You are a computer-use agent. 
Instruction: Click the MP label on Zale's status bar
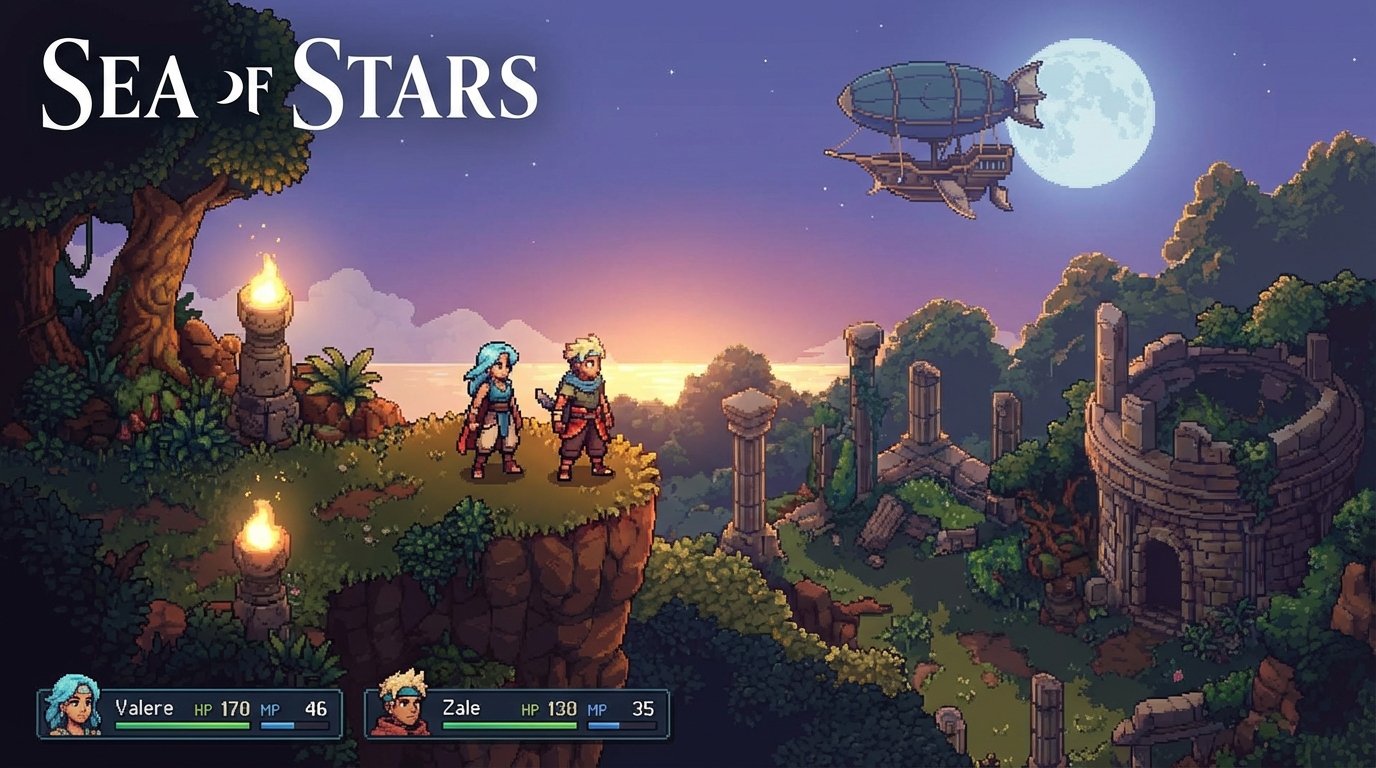[x=595, y=708]
